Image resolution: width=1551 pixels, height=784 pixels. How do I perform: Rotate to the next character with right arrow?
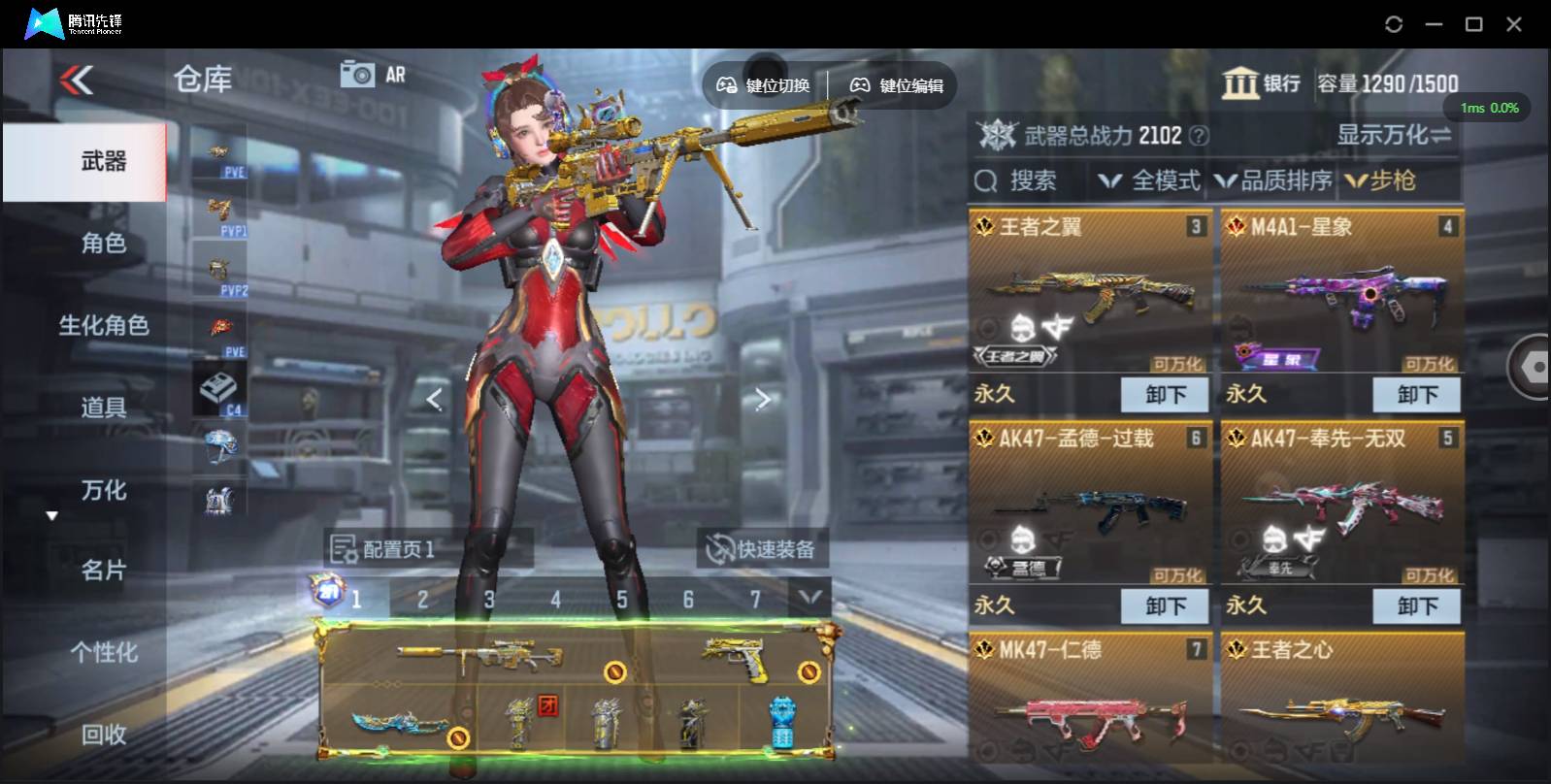(x=763, y=399)
